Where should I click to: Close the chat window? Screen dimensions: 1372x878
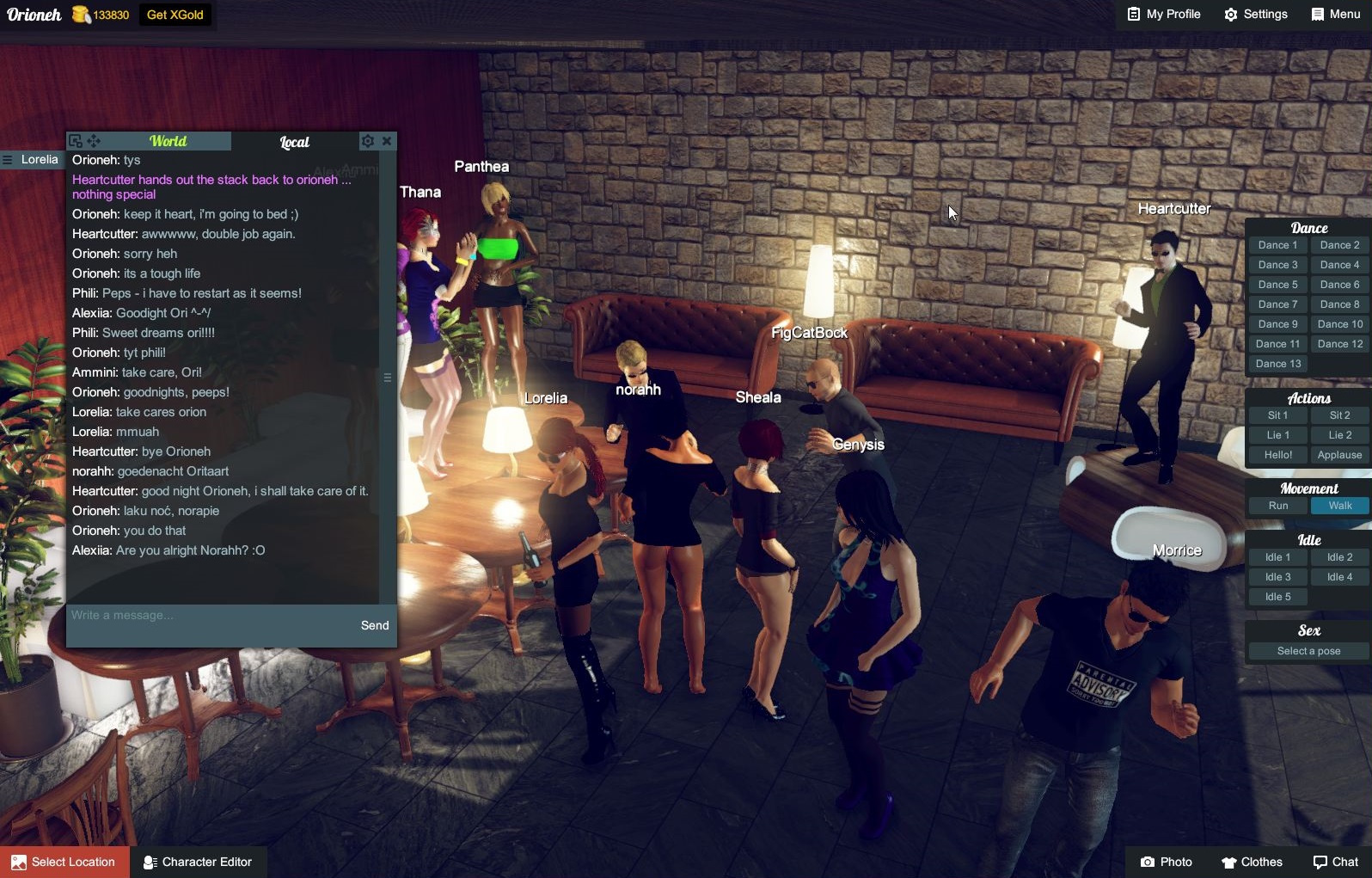click(387, 141)
